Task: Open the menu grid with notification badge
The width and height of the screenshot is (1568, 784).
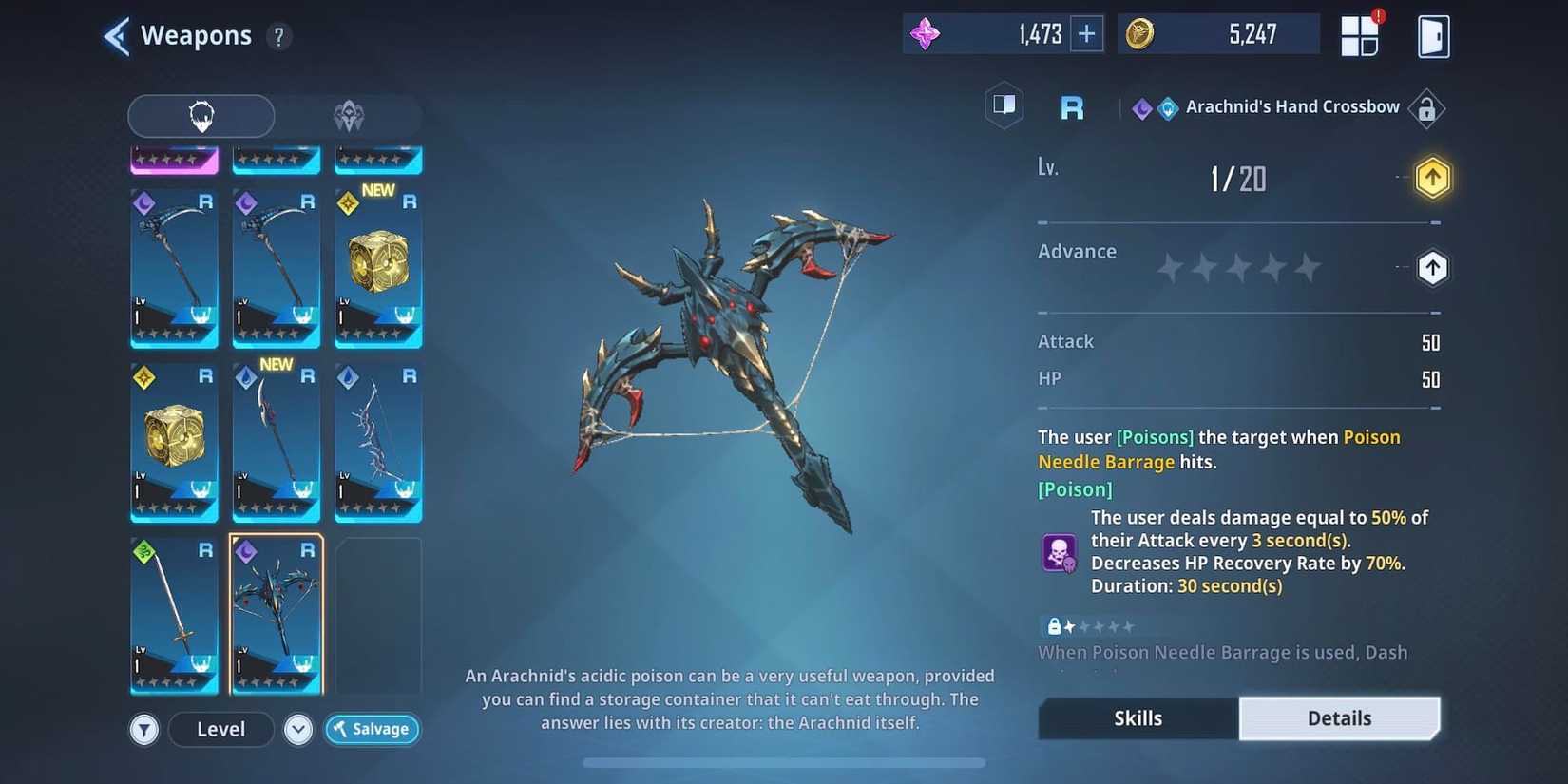Action: pos(1360,34)
